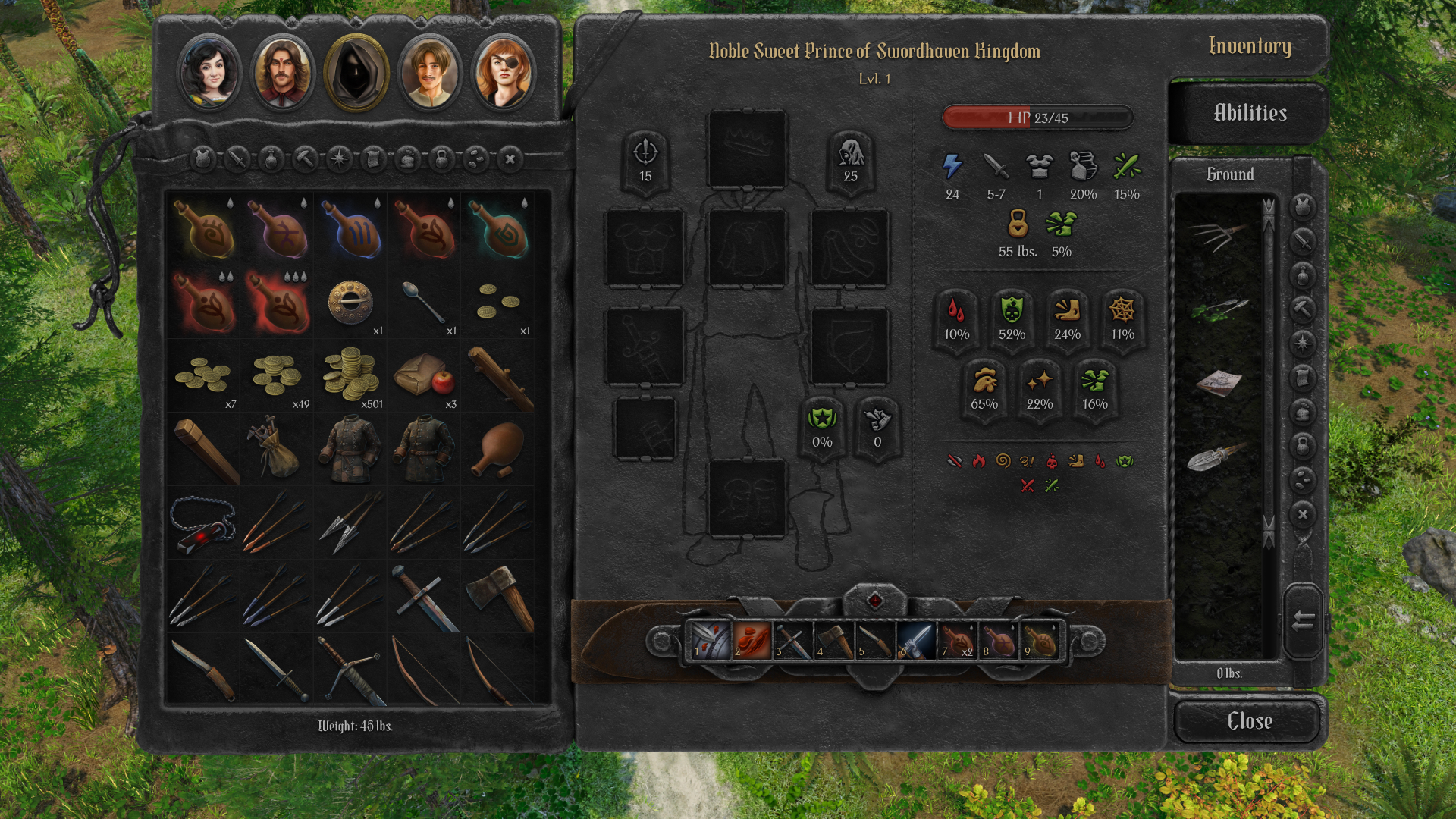The width and height of the screenshot is (1456, 819).
Task: Open the Inventory header tab
Action: coord(1250,46)
